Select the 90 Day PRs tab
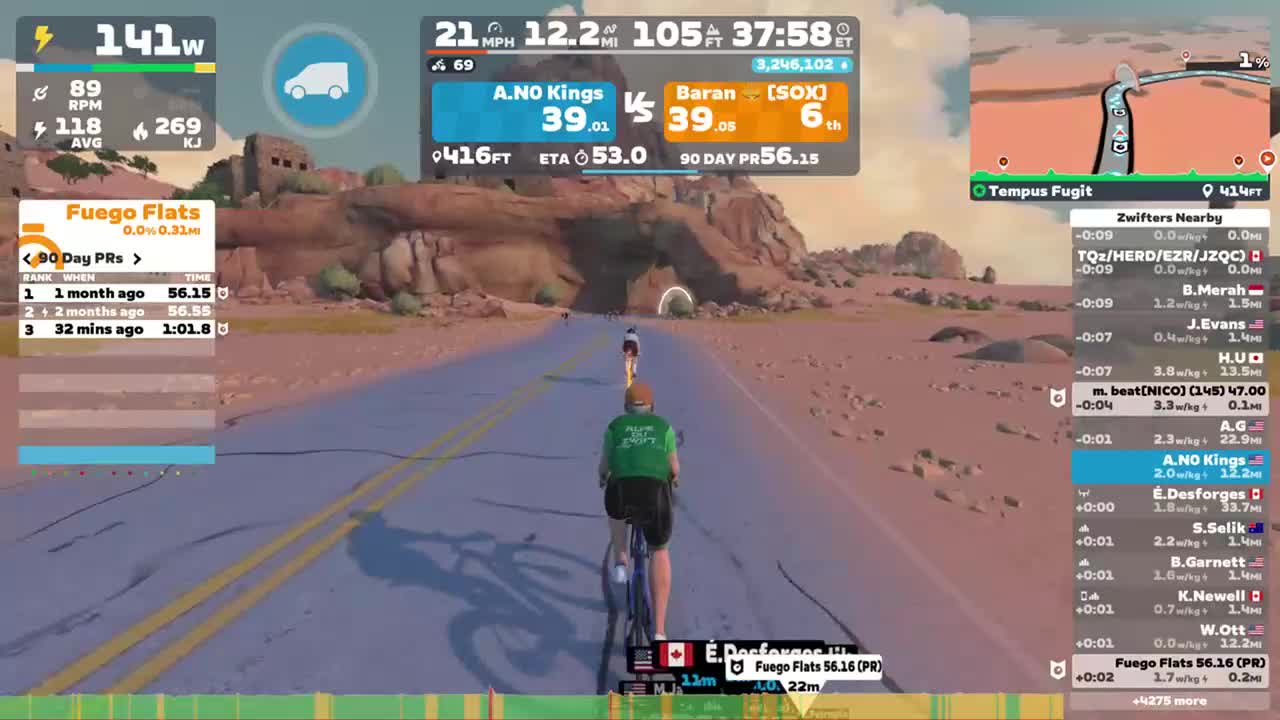 click(83, 258)
